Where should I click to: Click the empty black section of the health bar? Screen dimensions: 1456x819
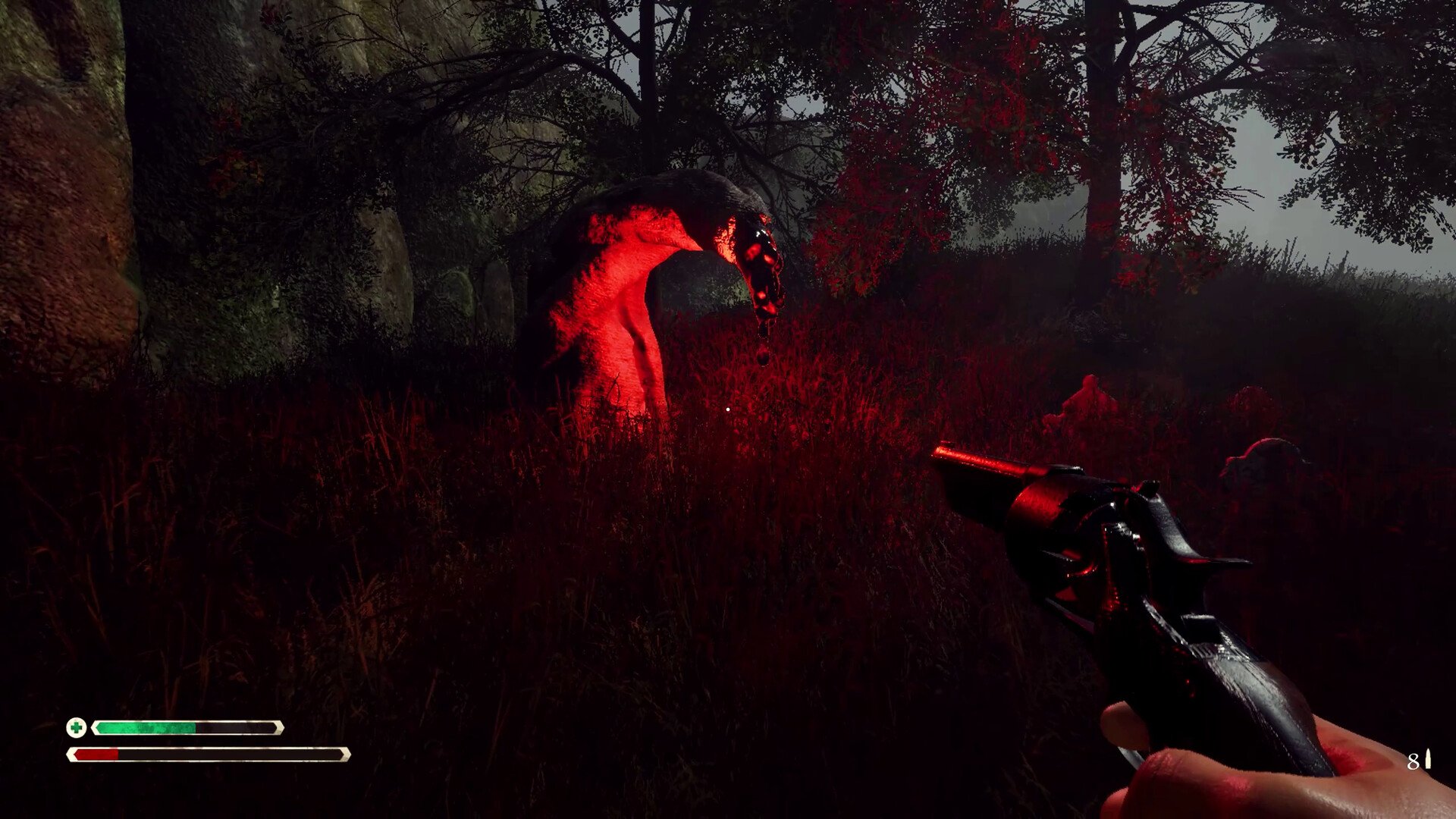[235, 728]
